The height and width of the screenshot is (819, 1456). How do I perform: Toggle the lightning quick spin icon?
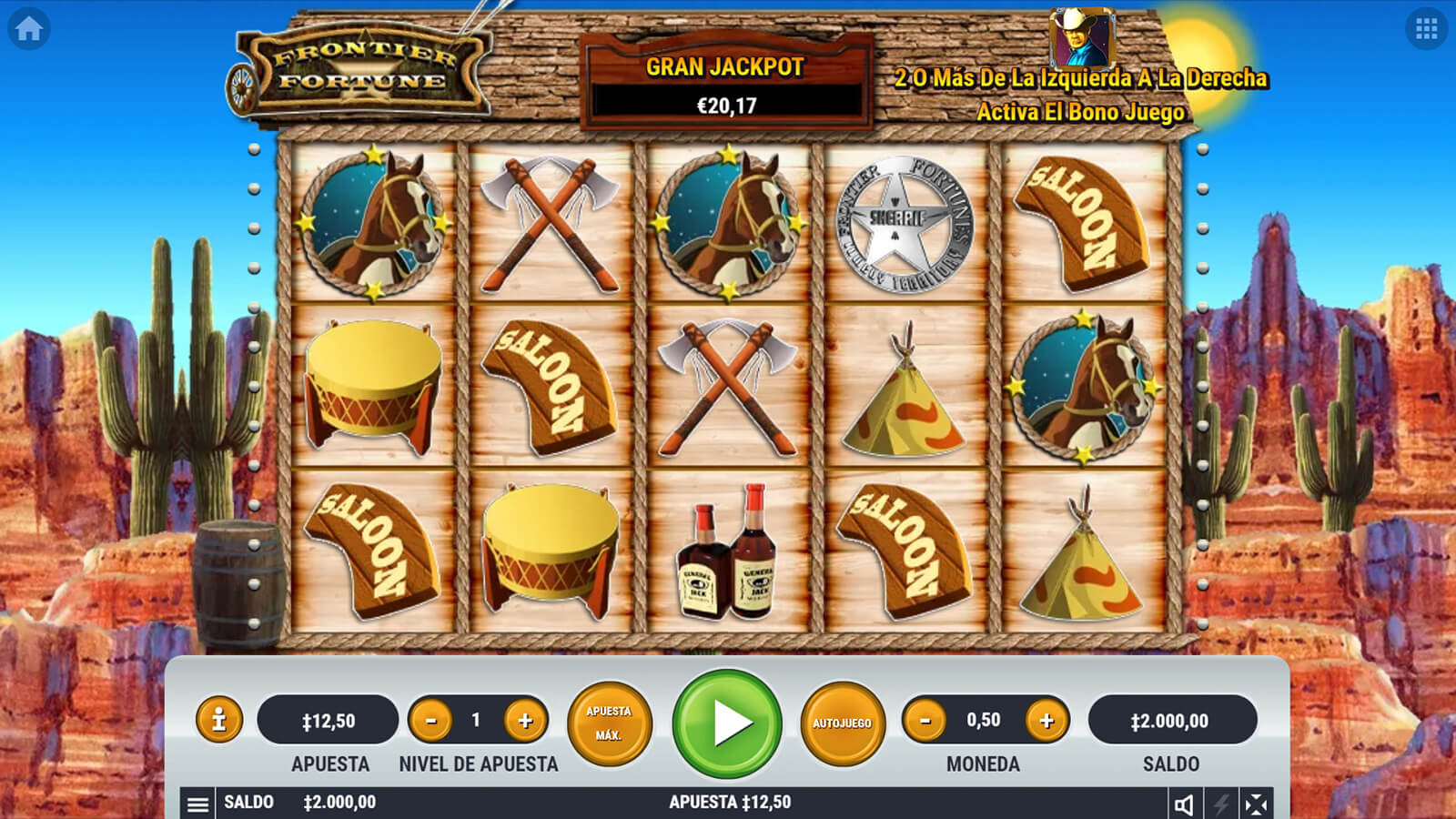click(x=1220, y=804)
